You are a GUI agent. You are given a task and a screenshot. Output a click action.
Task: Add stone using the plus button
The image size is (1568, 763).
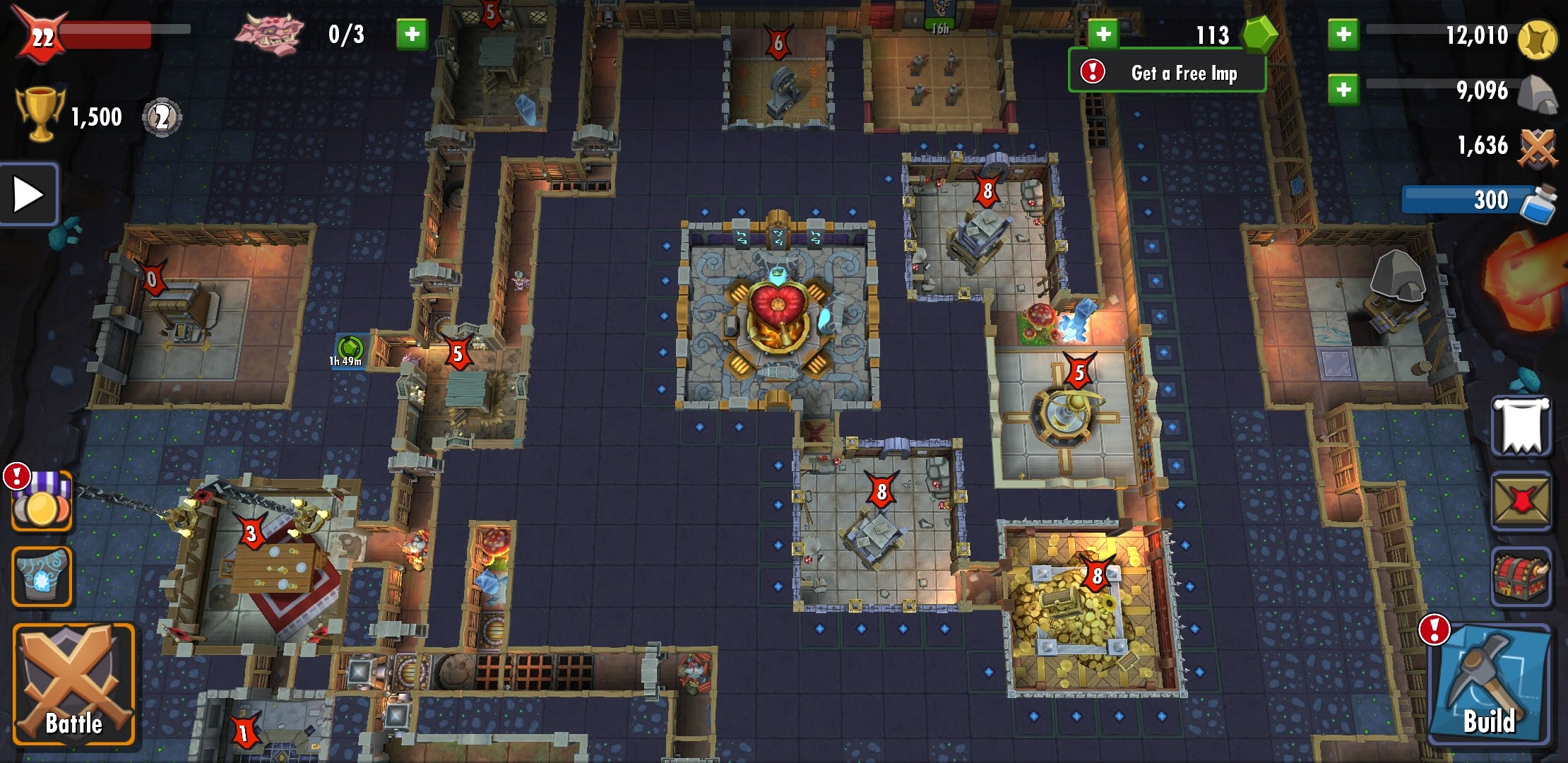coord(1343,90)
